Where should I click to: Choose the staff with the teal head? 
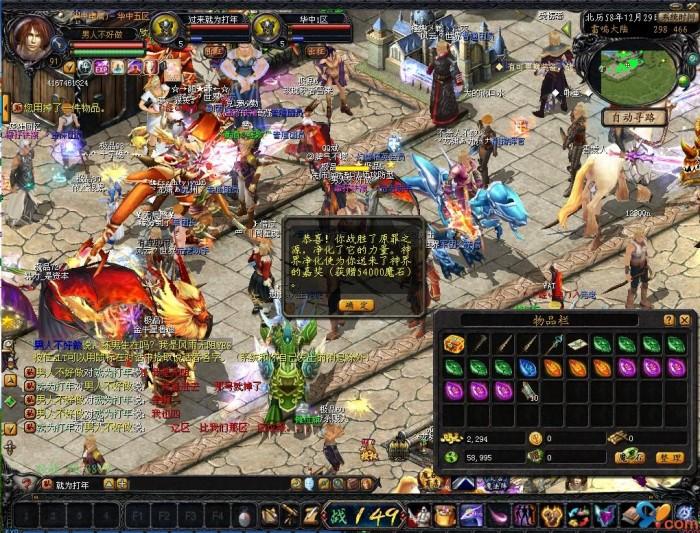point(552,344)
